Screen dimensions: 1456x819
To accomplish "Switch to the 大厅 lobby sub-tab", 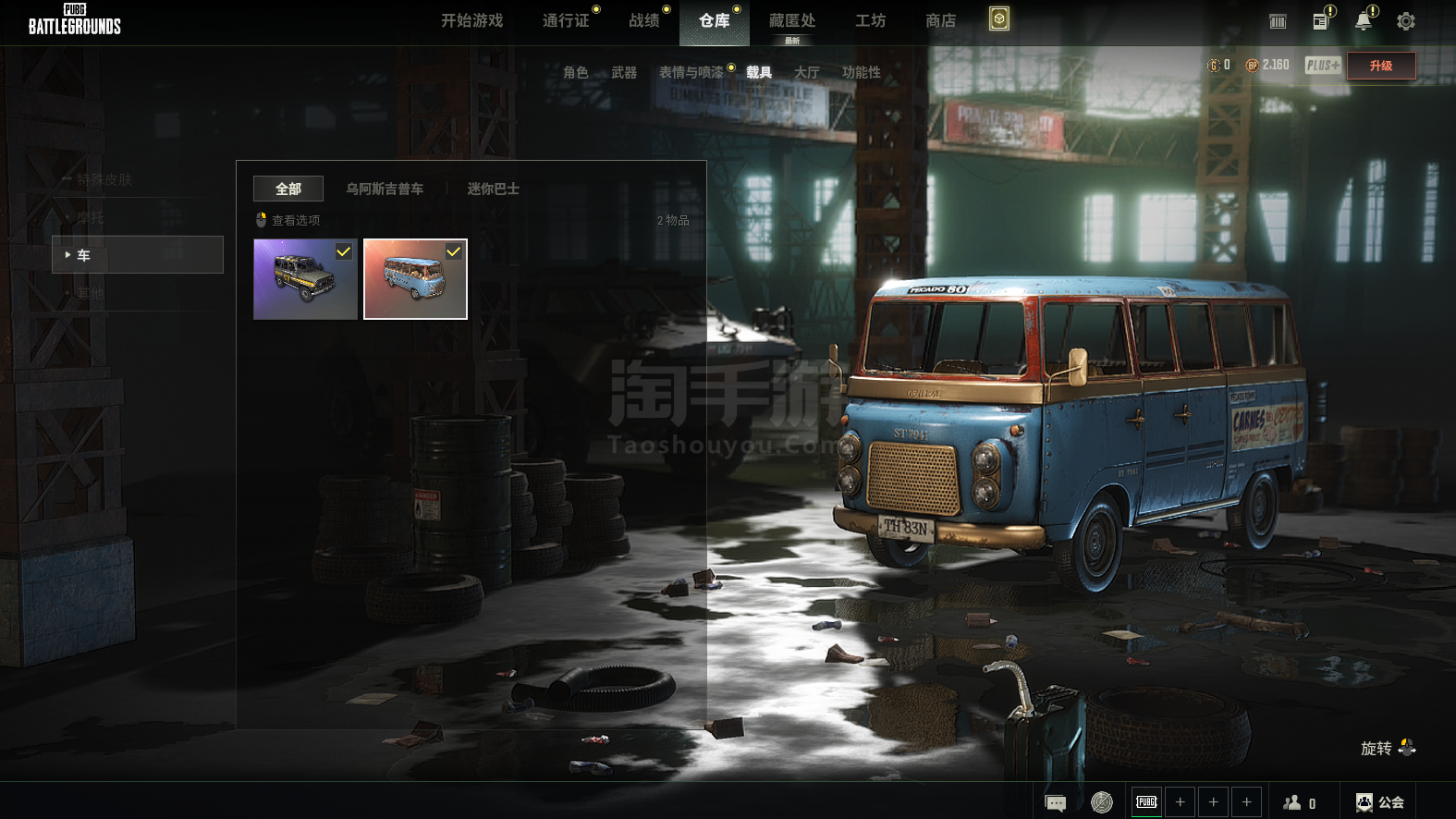I will pyautogui.click(x=806, y=72).
